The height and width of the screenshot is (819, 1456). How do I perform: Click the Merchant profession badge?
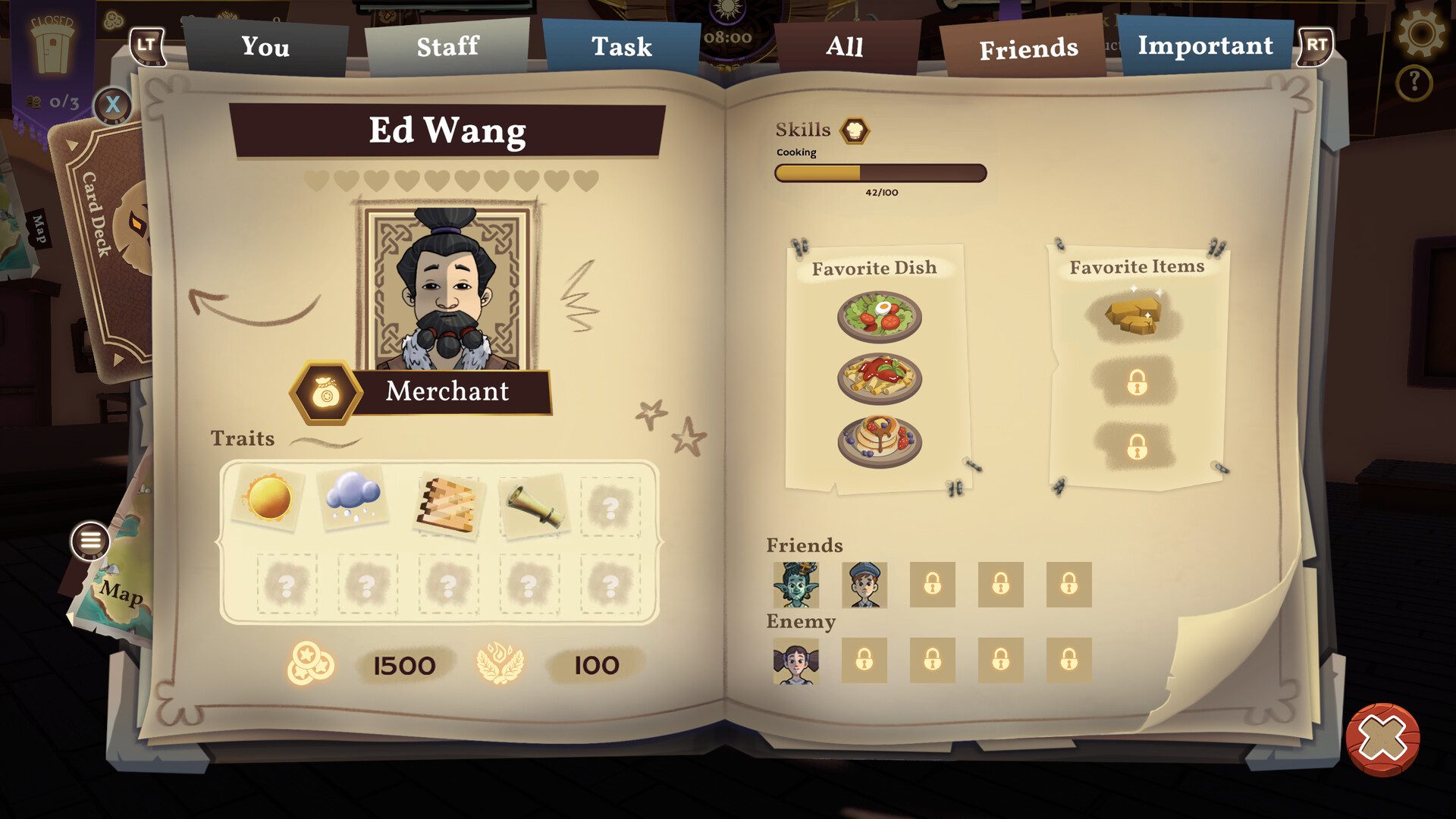click(325, 392)
